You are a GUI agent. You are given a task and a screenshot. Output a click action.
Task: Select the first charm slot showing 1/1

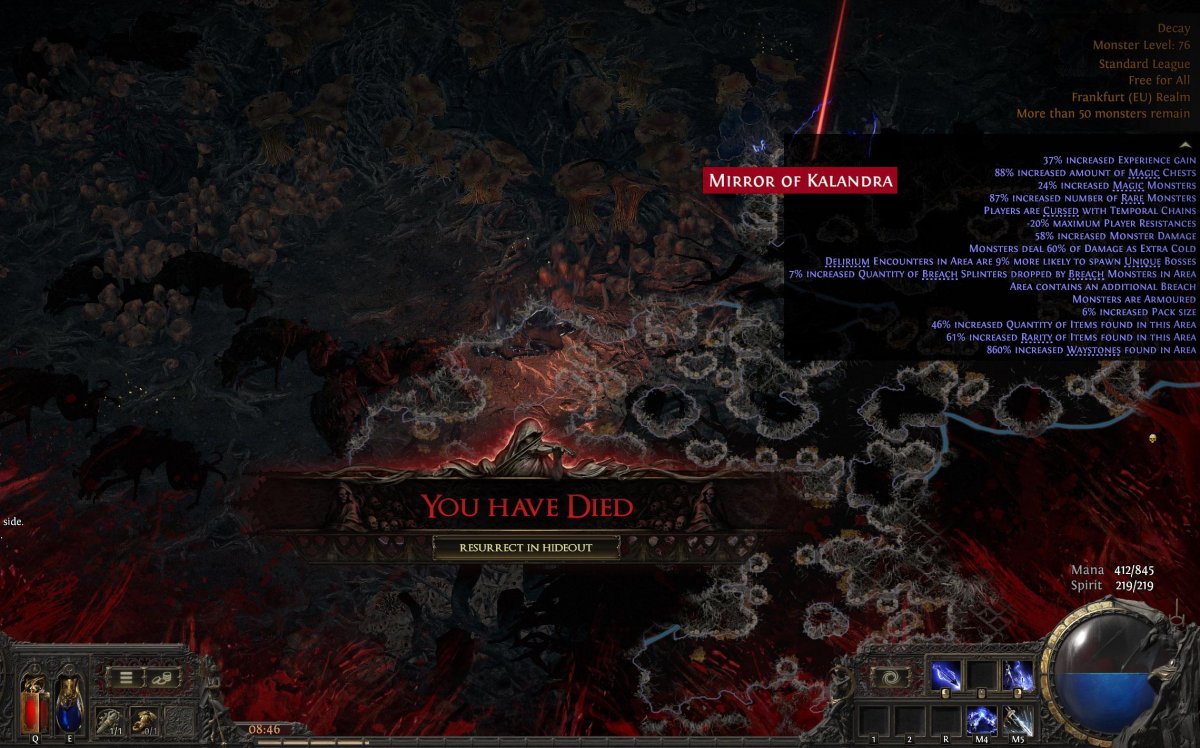[x=109, y=720]
